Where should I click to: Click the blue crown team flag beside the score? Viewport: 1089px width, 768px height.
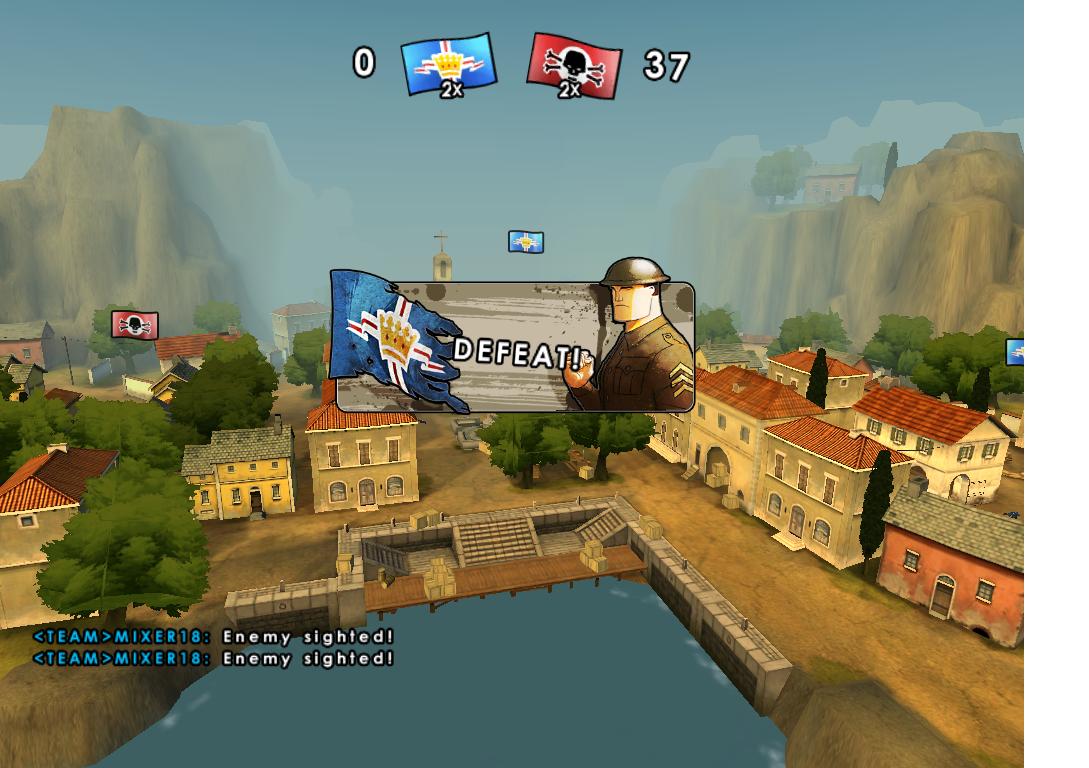click(x=449, y=65)
